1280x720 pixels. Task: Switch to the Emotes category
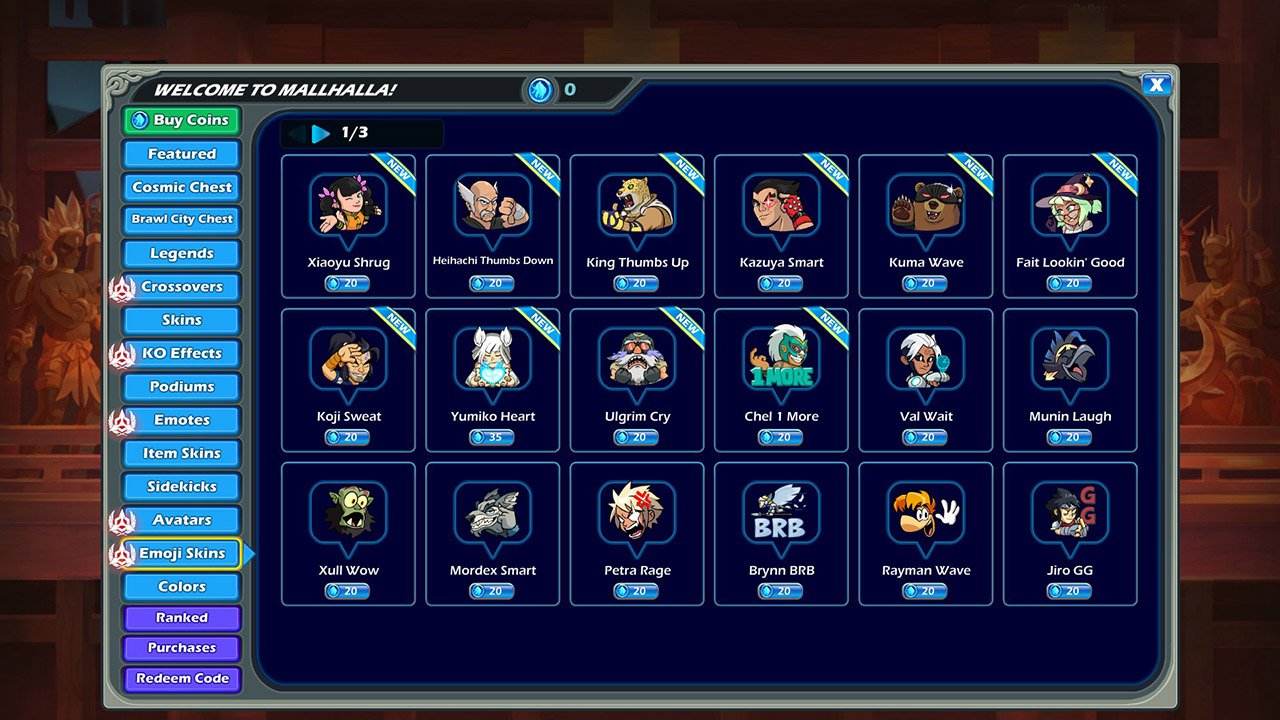click(x=180, y=419)
